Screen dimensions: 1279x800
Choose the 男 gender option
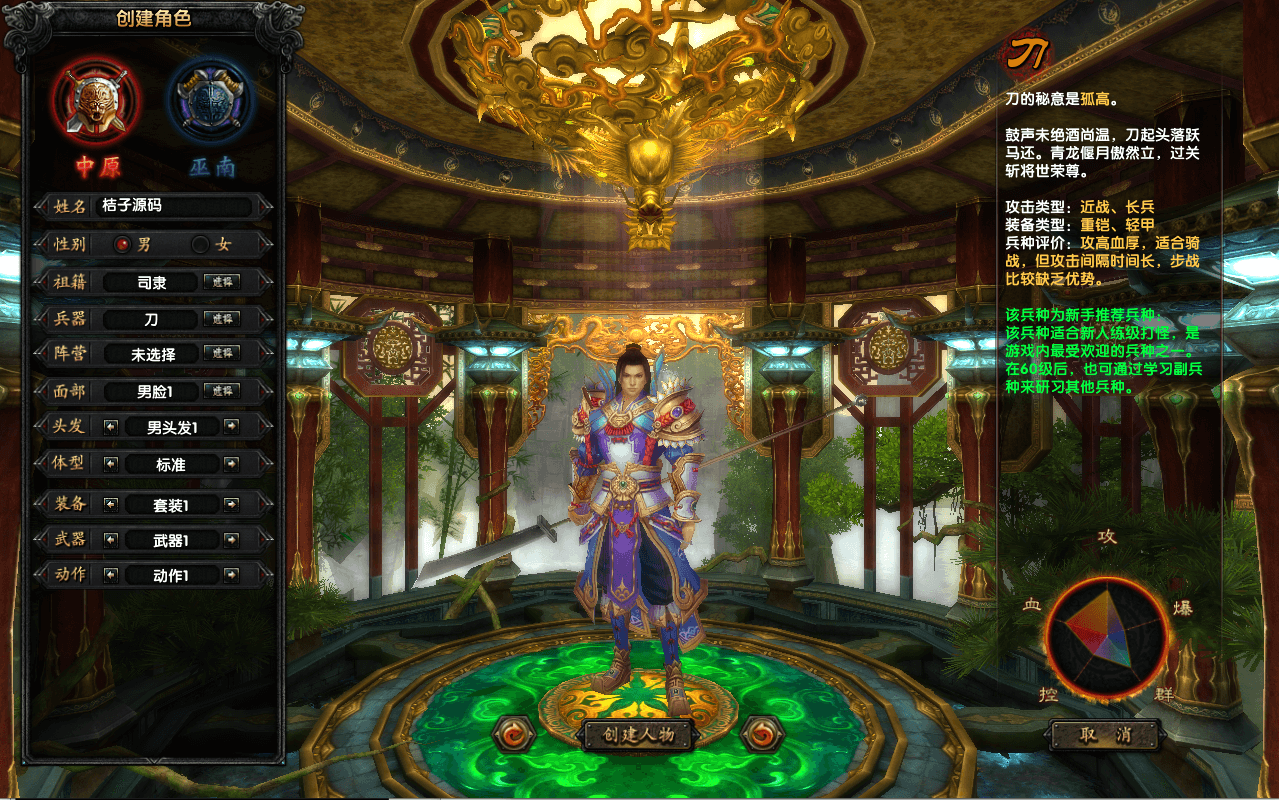(x=123, y=244)
